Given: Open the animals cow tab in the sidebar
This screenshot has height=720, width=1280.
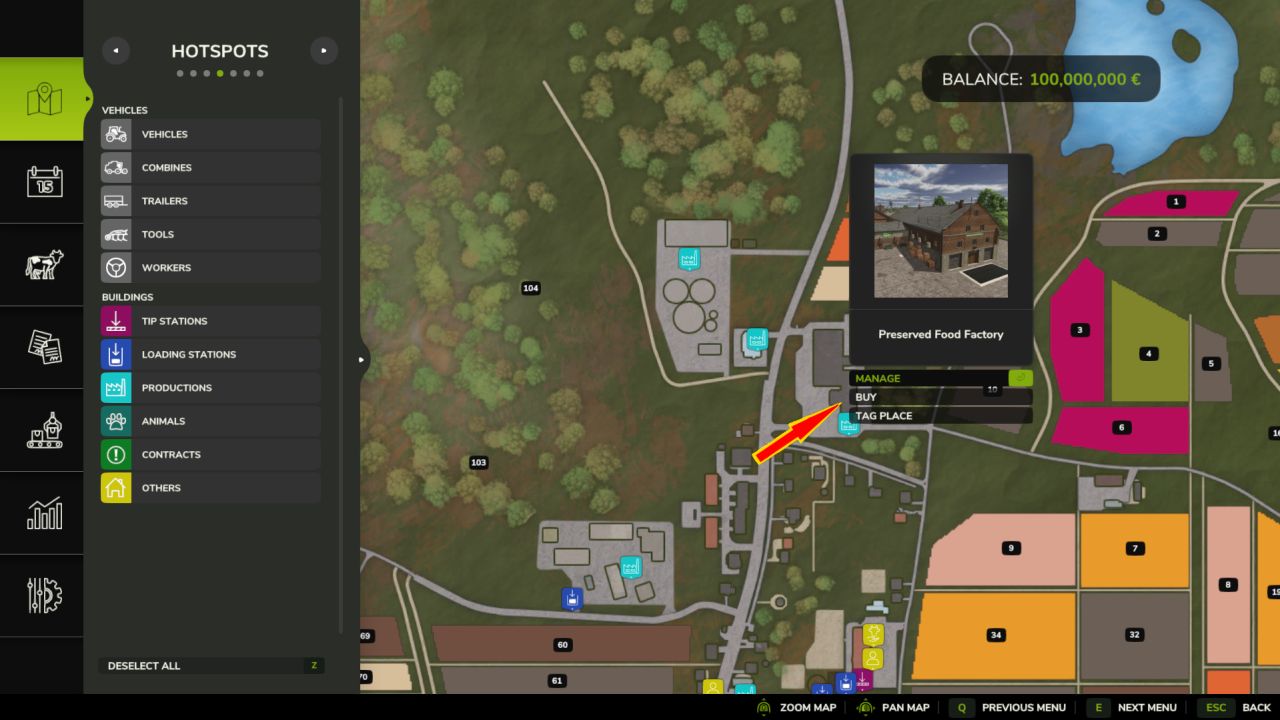Looking at the screenshot, I should click(44, 264).
